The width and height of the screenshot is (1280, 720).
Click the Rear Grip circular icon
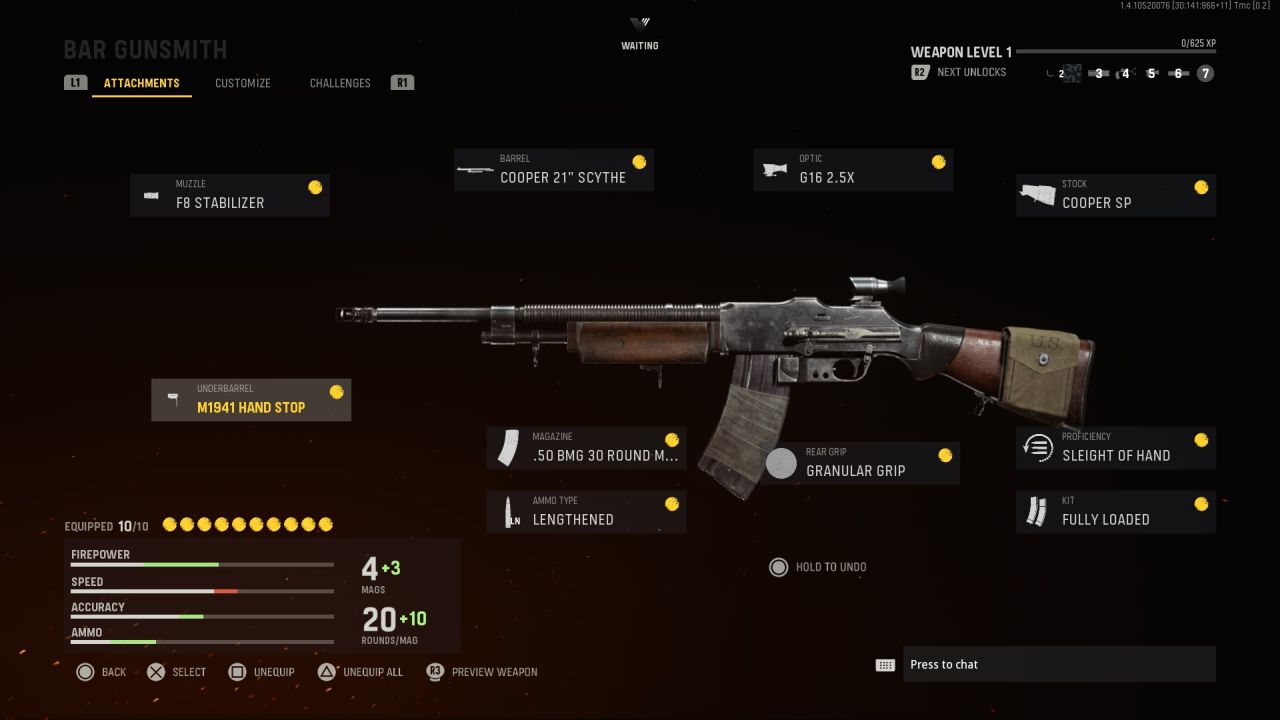781,463
